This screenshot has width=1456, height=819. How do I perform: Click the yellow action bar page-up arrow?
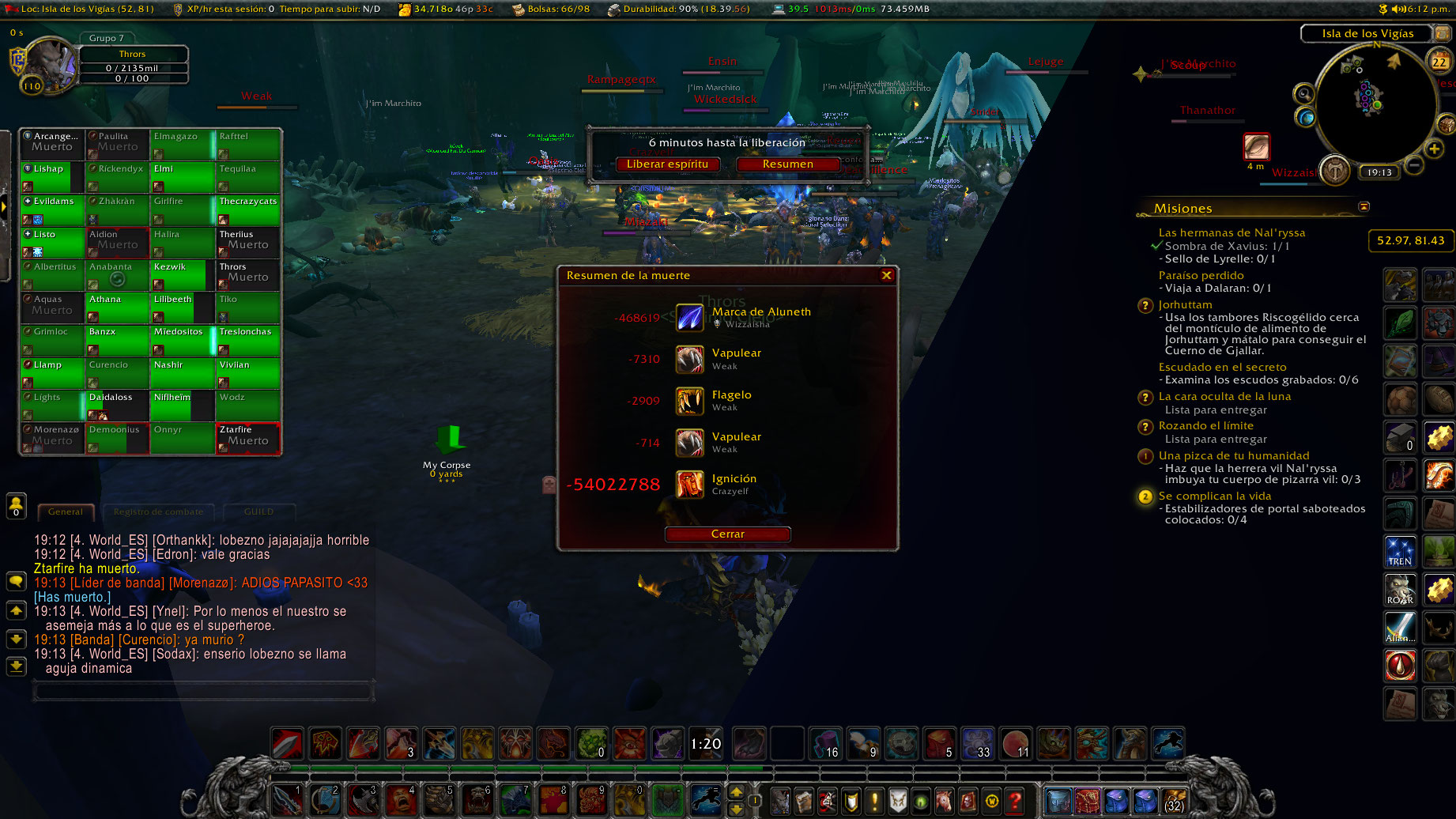(735, 790)
